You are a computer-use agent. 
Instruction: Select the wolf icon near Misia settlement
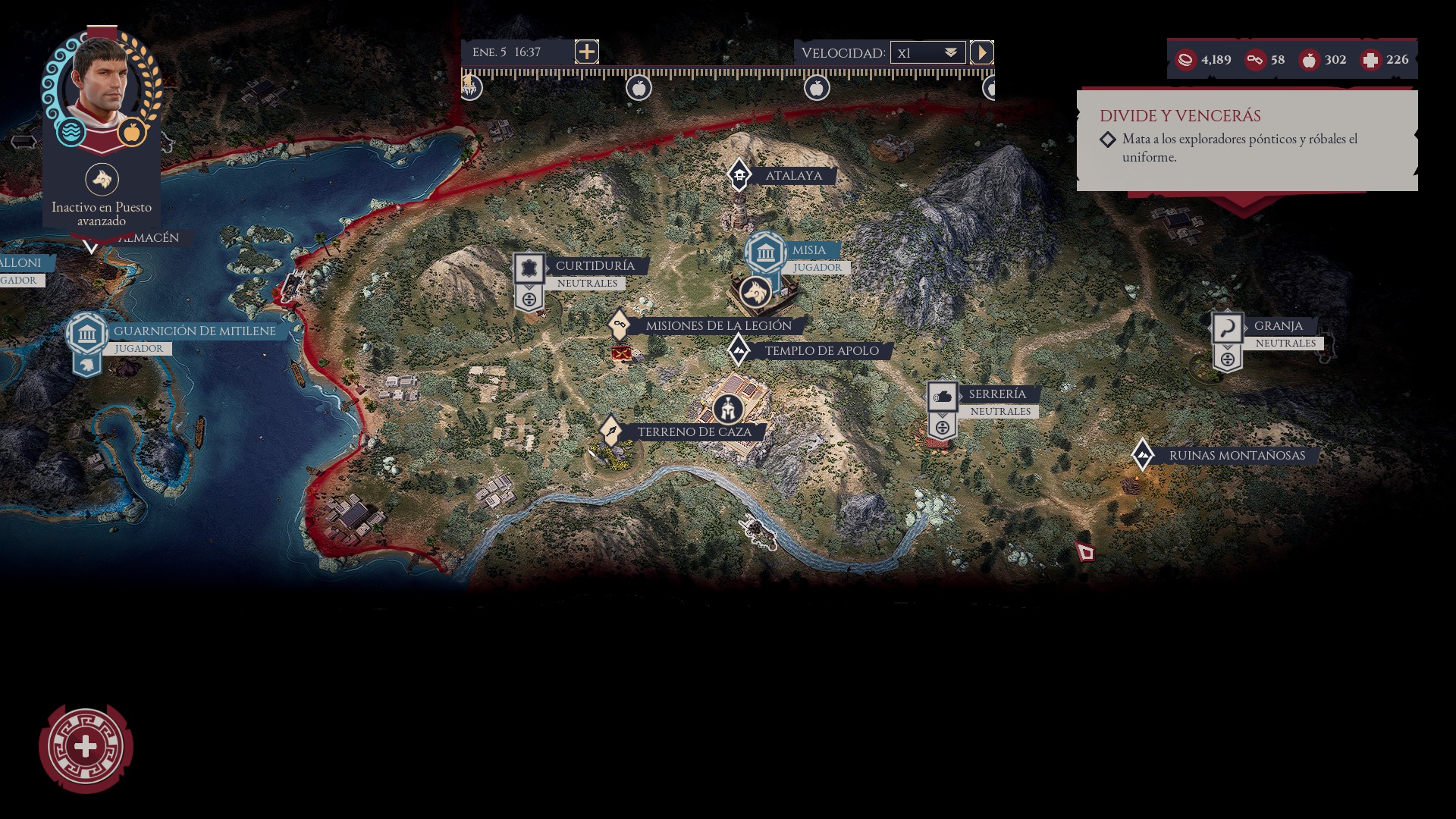click(755, 290)
